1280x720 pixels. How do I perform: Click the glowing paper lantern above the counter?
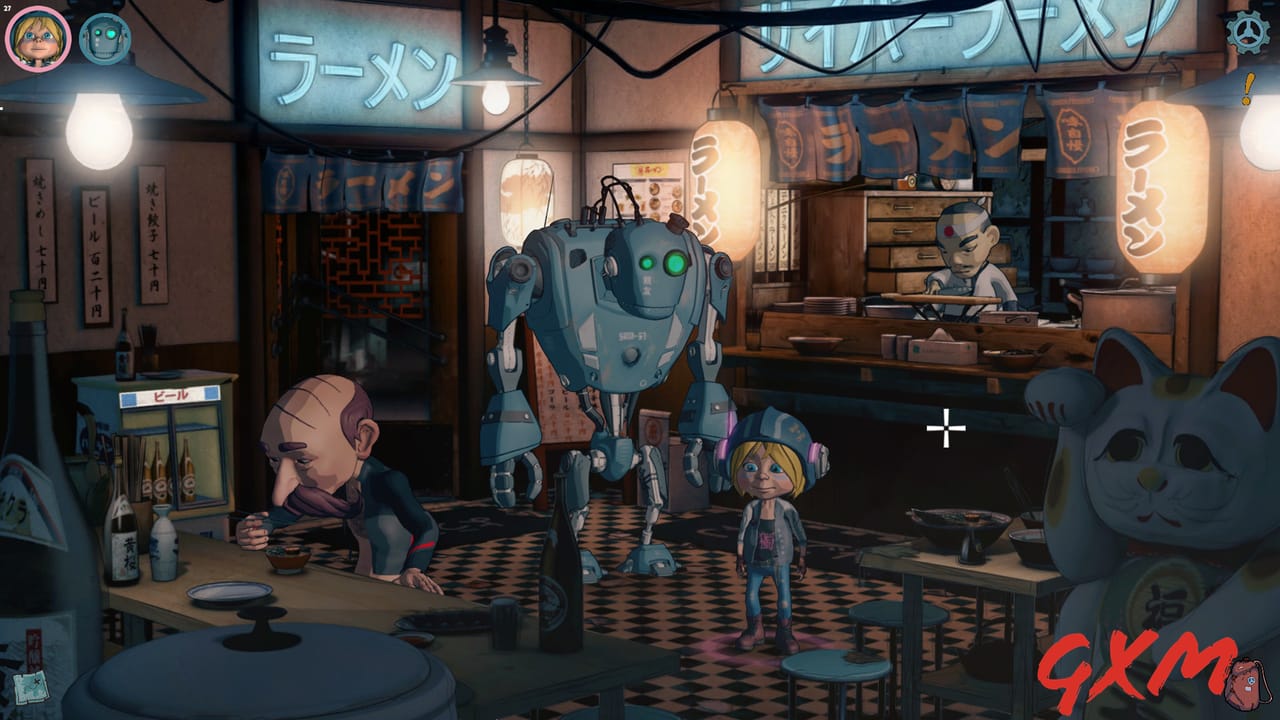pyautogui.click(x=722, y=185)
